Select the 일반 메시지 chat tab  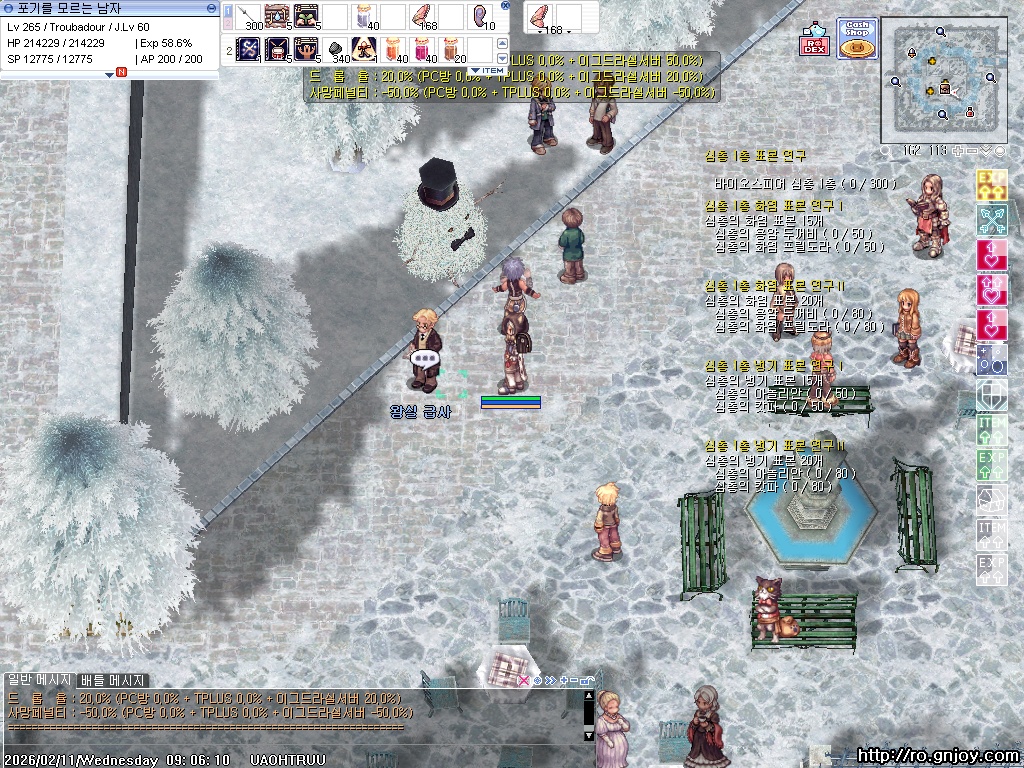tap(40, 680)
